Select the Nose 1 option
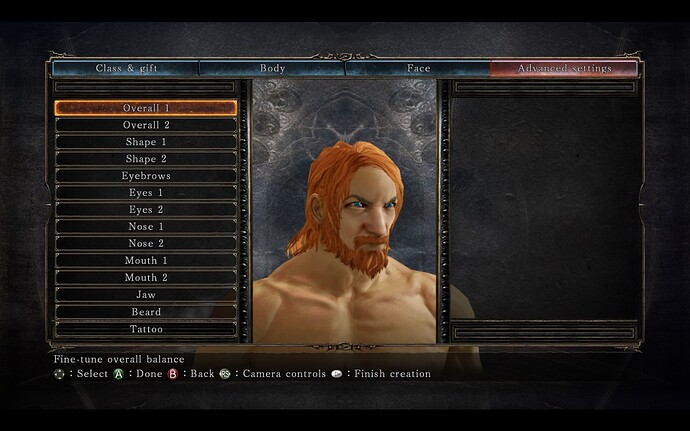Image resolution: width=690 pixels, height=431 pixels. 146,227
